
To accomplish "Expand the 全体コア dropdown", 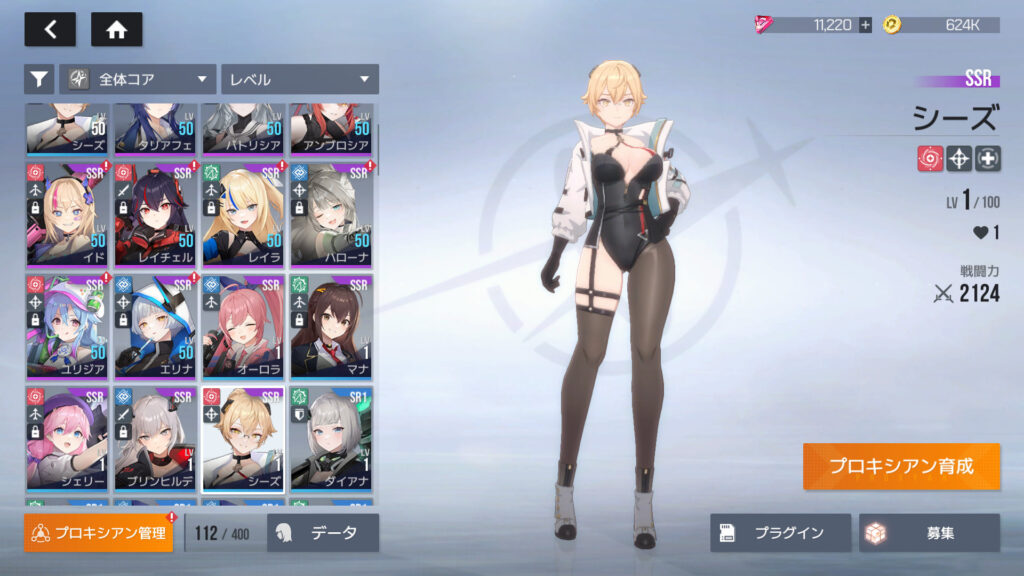I will pyautogui.click(x=138, y=79).
